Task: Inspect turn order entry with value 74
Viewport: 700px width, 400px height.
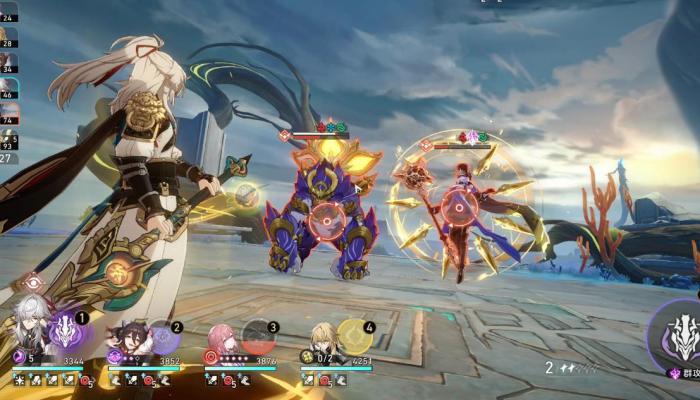Action: point(8,114)
